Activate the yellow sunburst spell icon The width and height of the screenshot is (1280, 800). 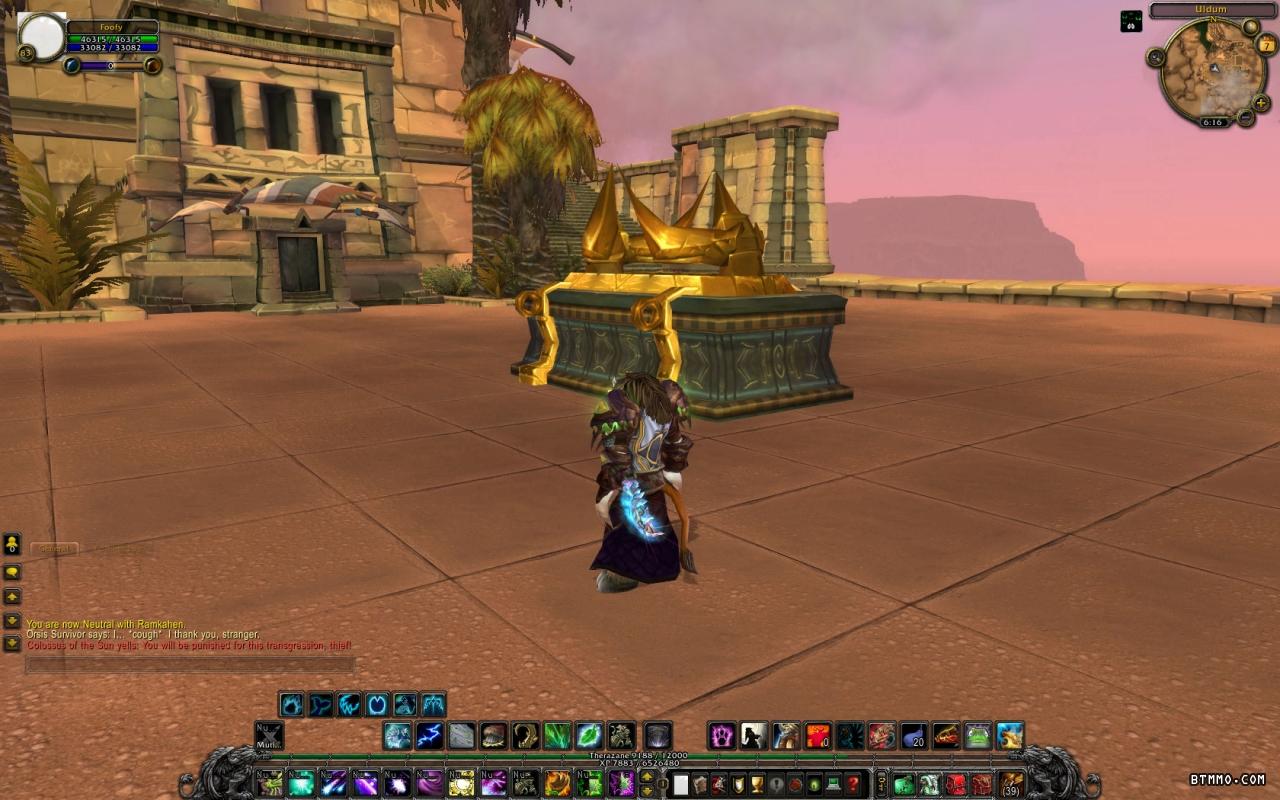(461, 783)
